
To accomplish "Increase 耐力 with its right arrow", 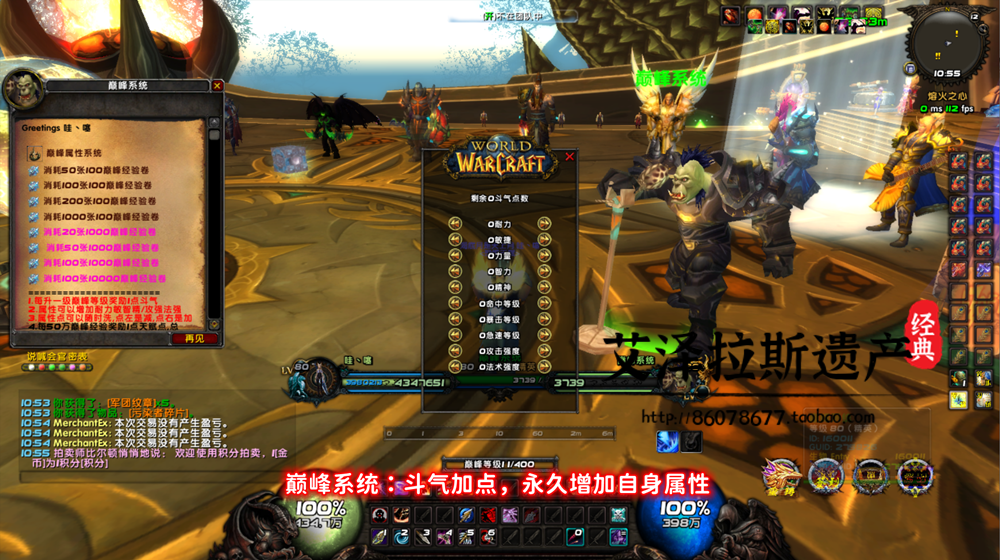I will [545, 225].
